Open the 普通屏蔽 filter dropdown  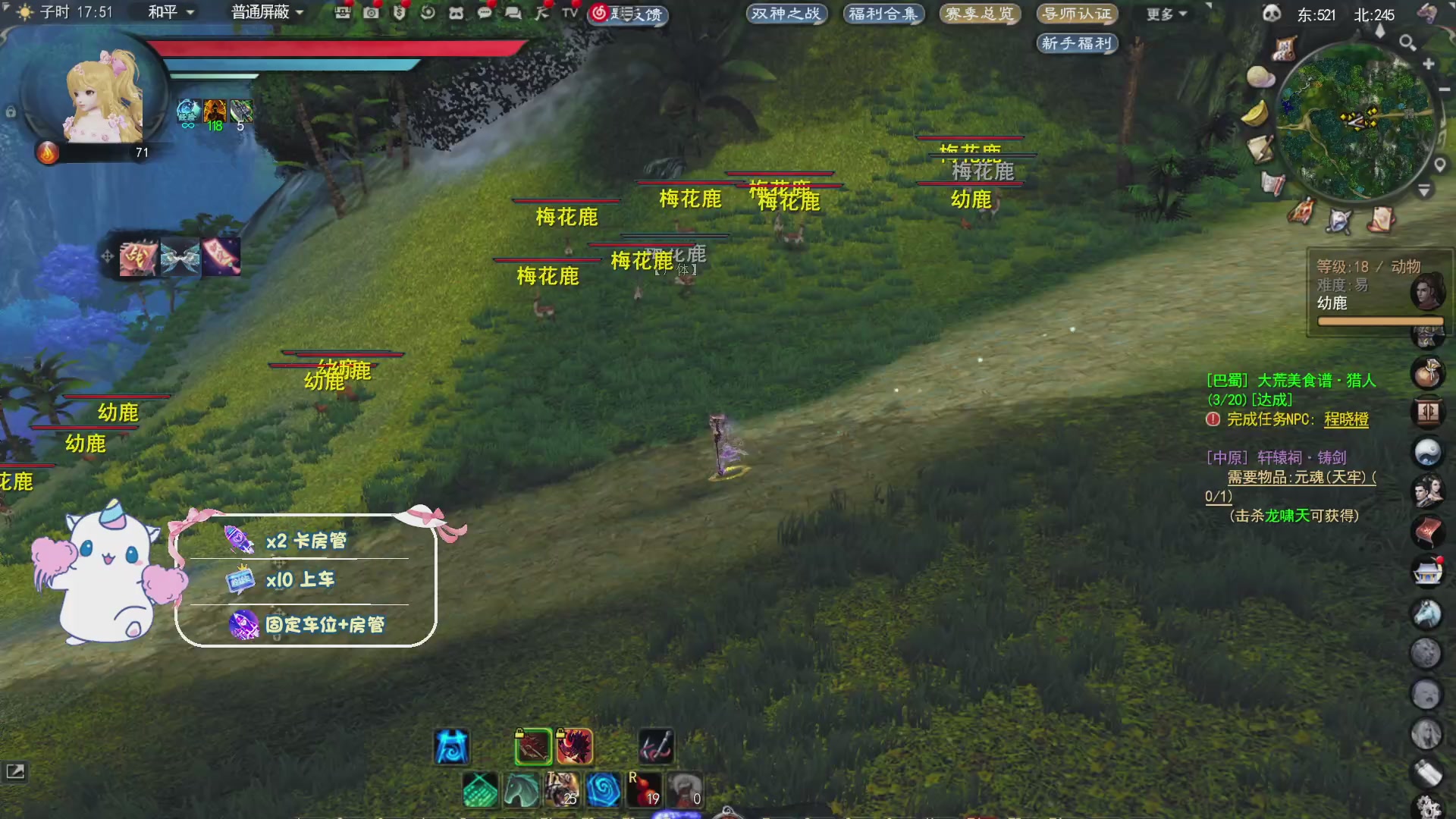click(x=264, y=12)
